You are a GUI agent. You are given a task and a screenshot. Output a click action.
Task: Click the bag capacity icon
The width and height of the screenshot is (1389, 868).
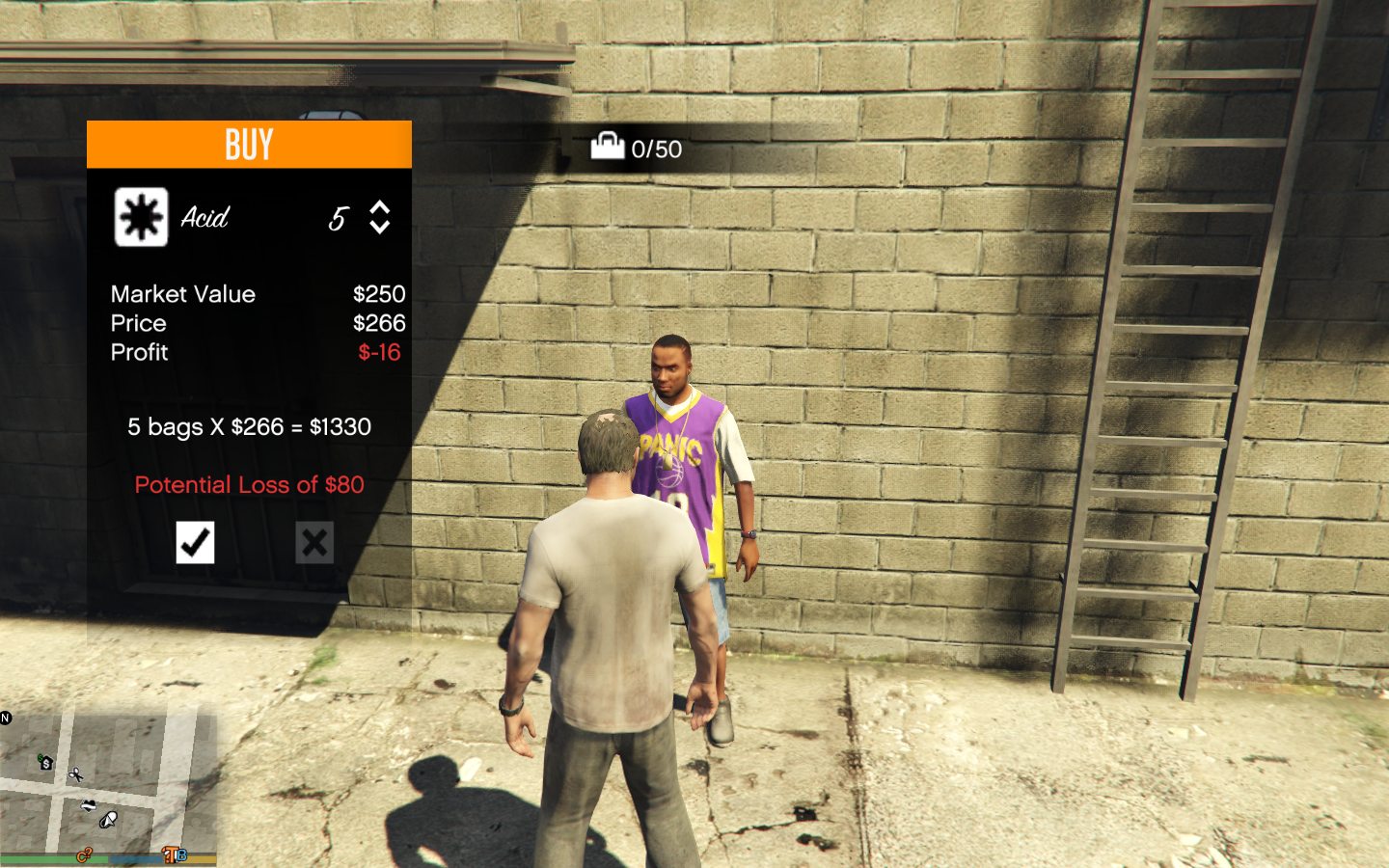(x=608, y=147)
